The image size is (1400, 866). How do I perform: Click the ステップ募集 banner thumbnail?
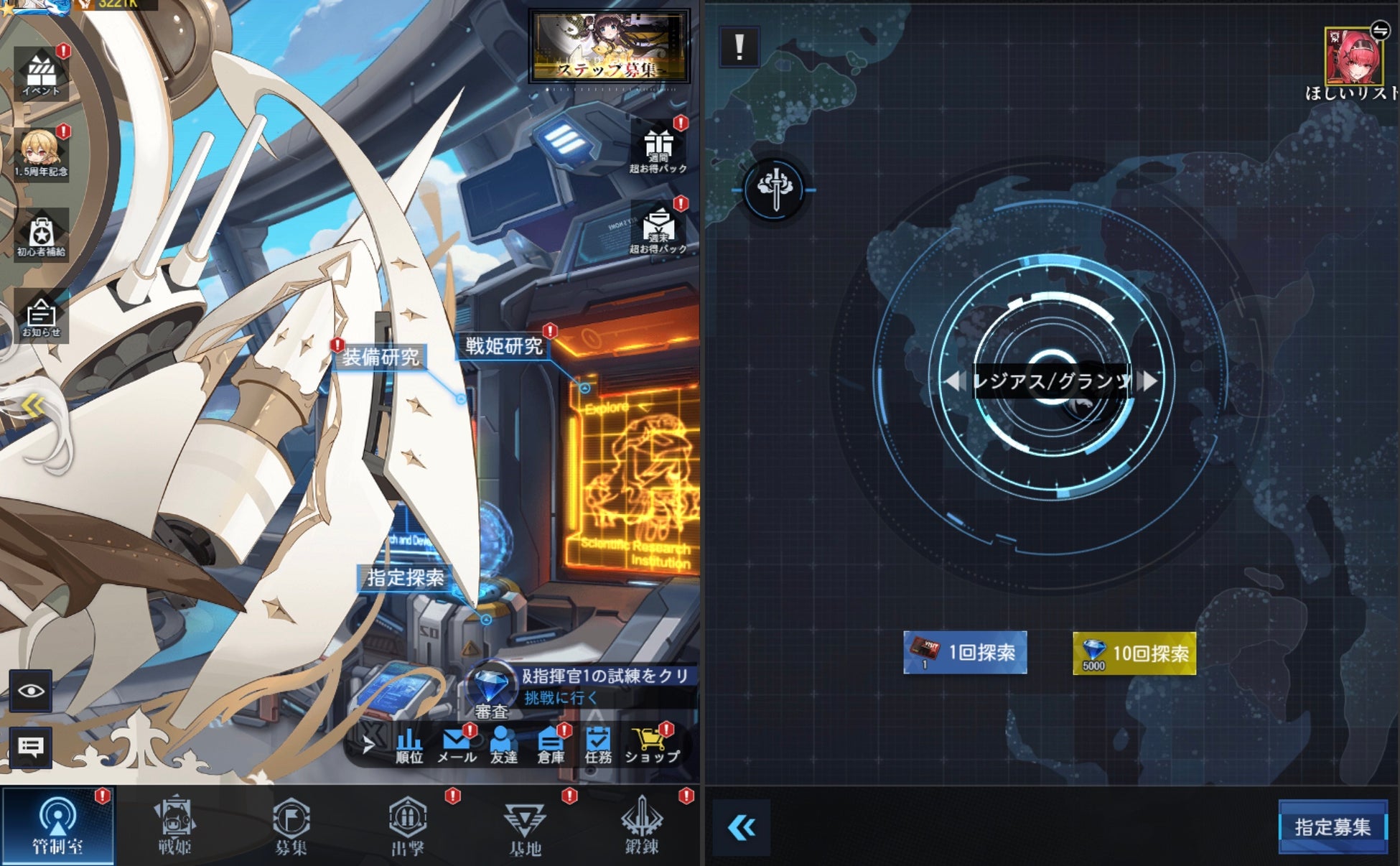click(x=609, y=47)
